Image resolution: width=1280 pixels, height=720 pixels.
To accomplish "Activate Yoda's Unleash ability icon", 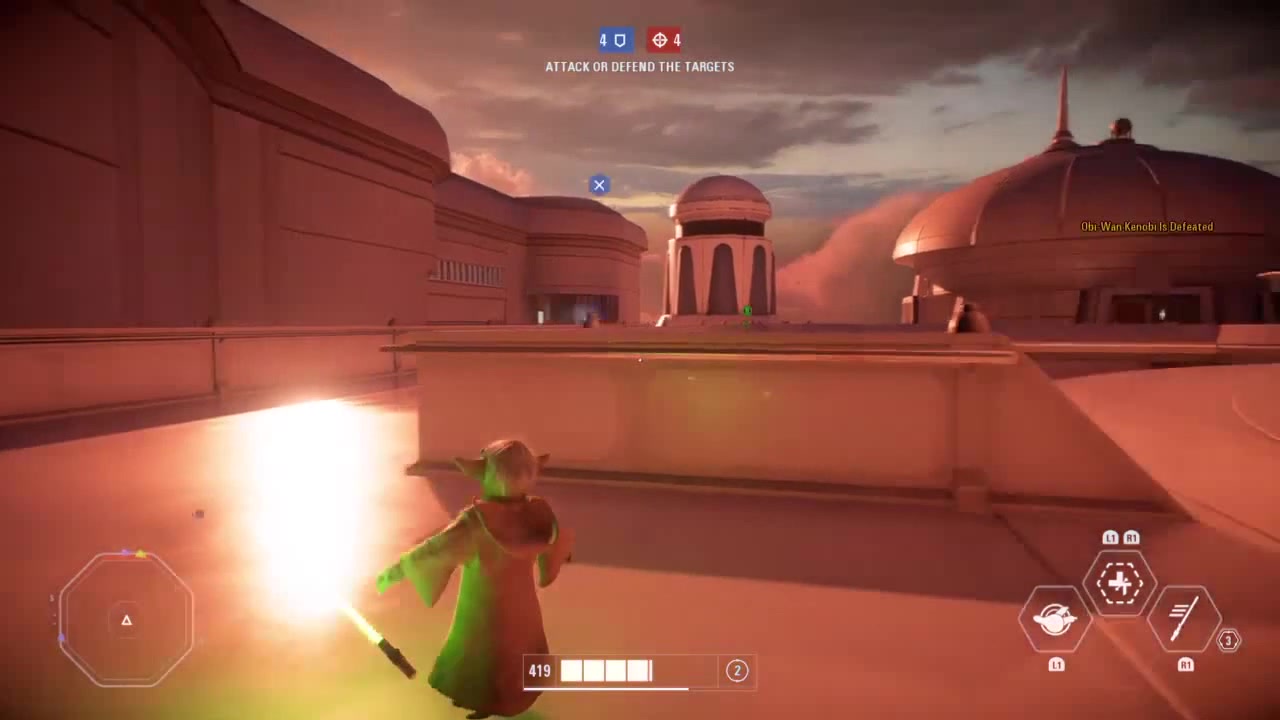I will click(x=1054, y=620).
